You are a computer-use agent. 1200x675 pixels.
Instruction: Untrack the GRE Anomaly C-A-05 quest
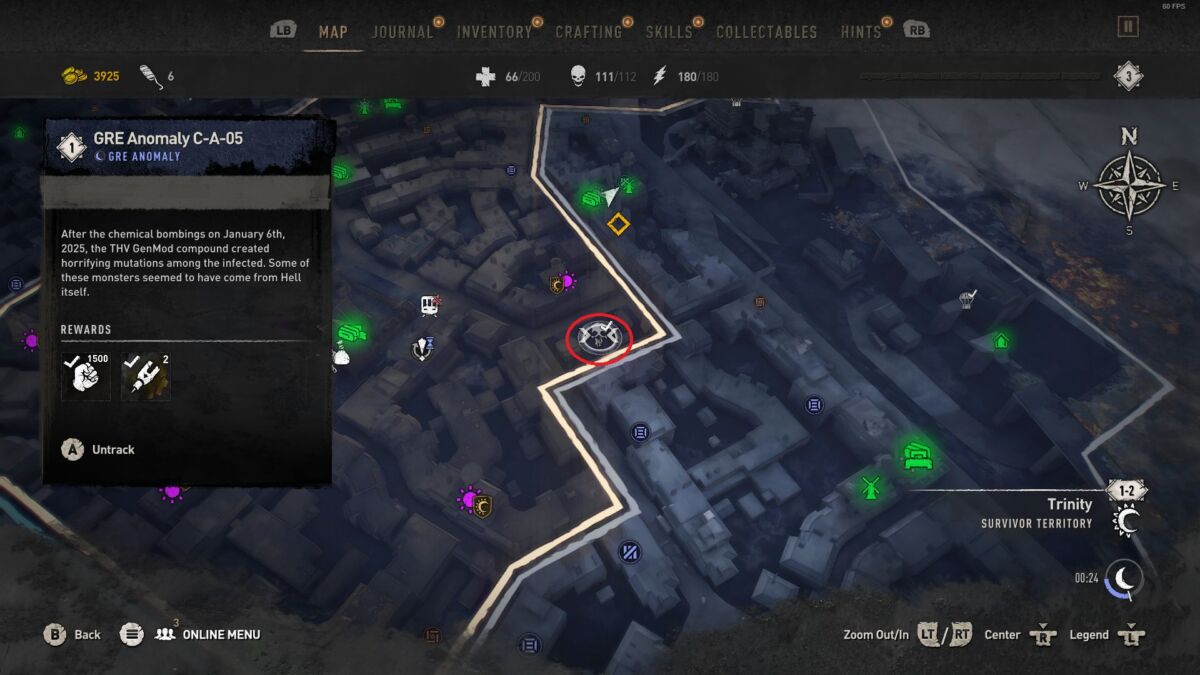coord(100,450)
